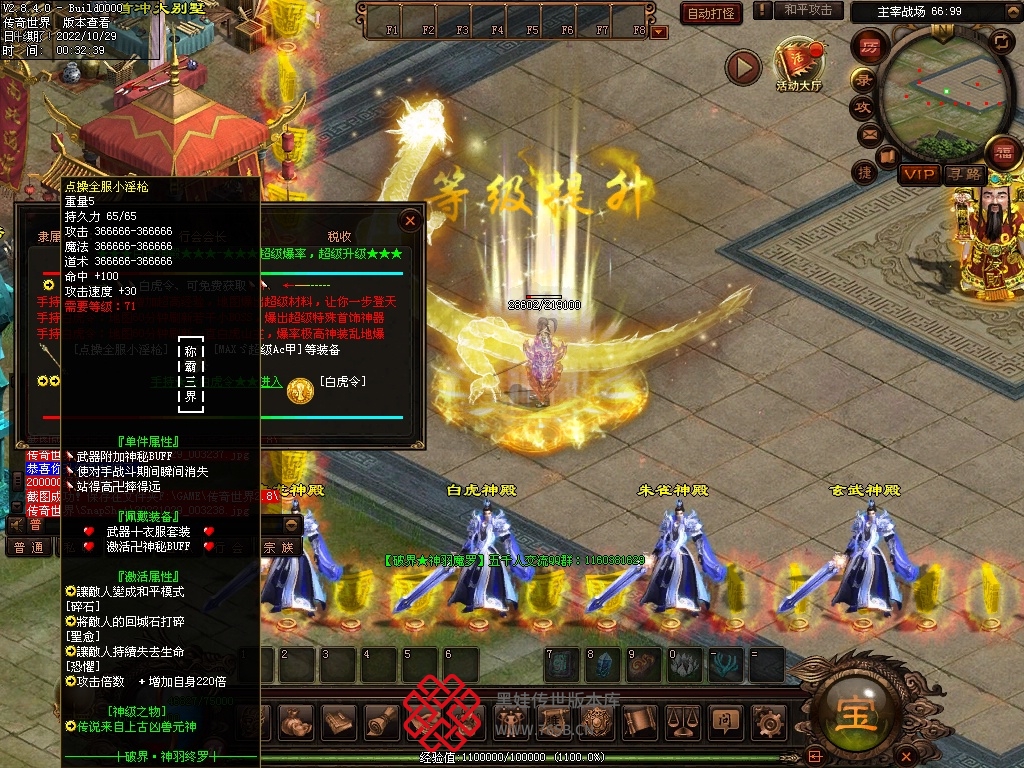Click the round play arrow button
1024x768 pixels.
tap(743, 67)
